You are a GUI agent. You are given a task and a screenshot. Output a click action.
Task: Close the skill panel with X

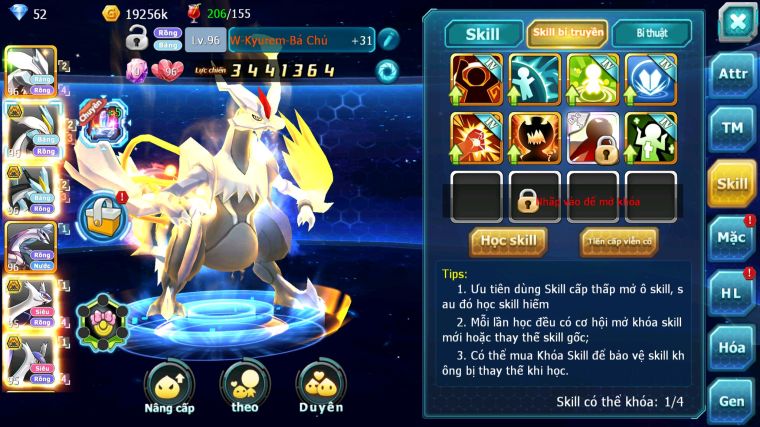736,20
